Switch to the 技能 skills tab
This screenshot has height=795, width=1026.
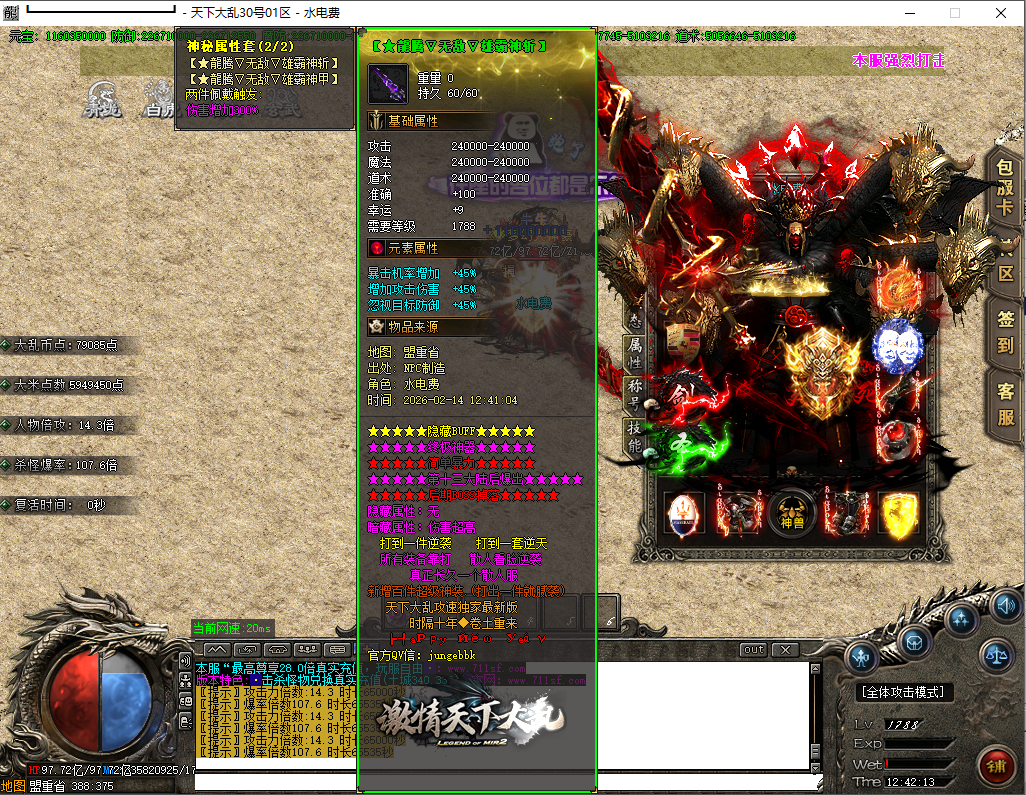(x=634, y=436)
